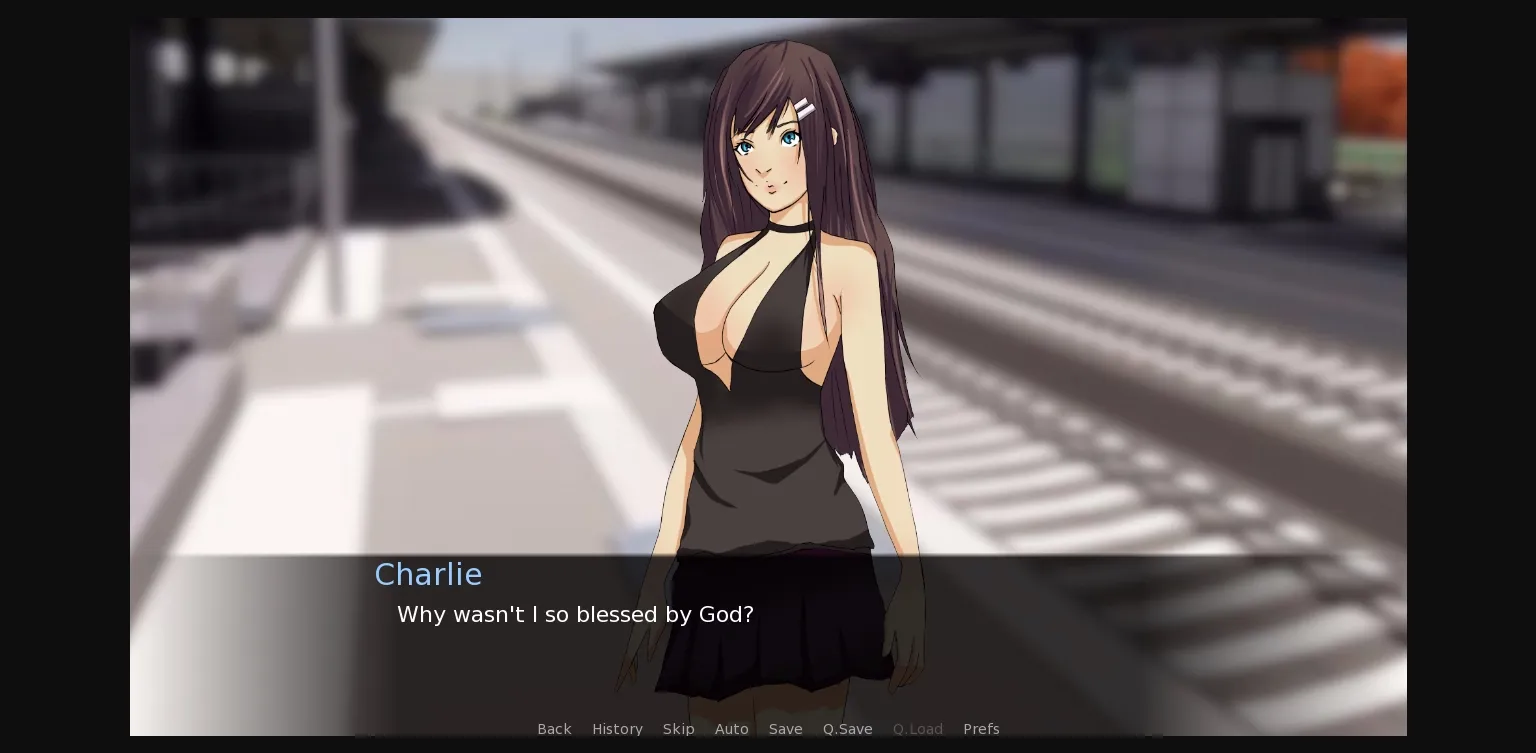Click the dialogue line about being blessed
1536x753 pixels.
[x=575, y=614]
